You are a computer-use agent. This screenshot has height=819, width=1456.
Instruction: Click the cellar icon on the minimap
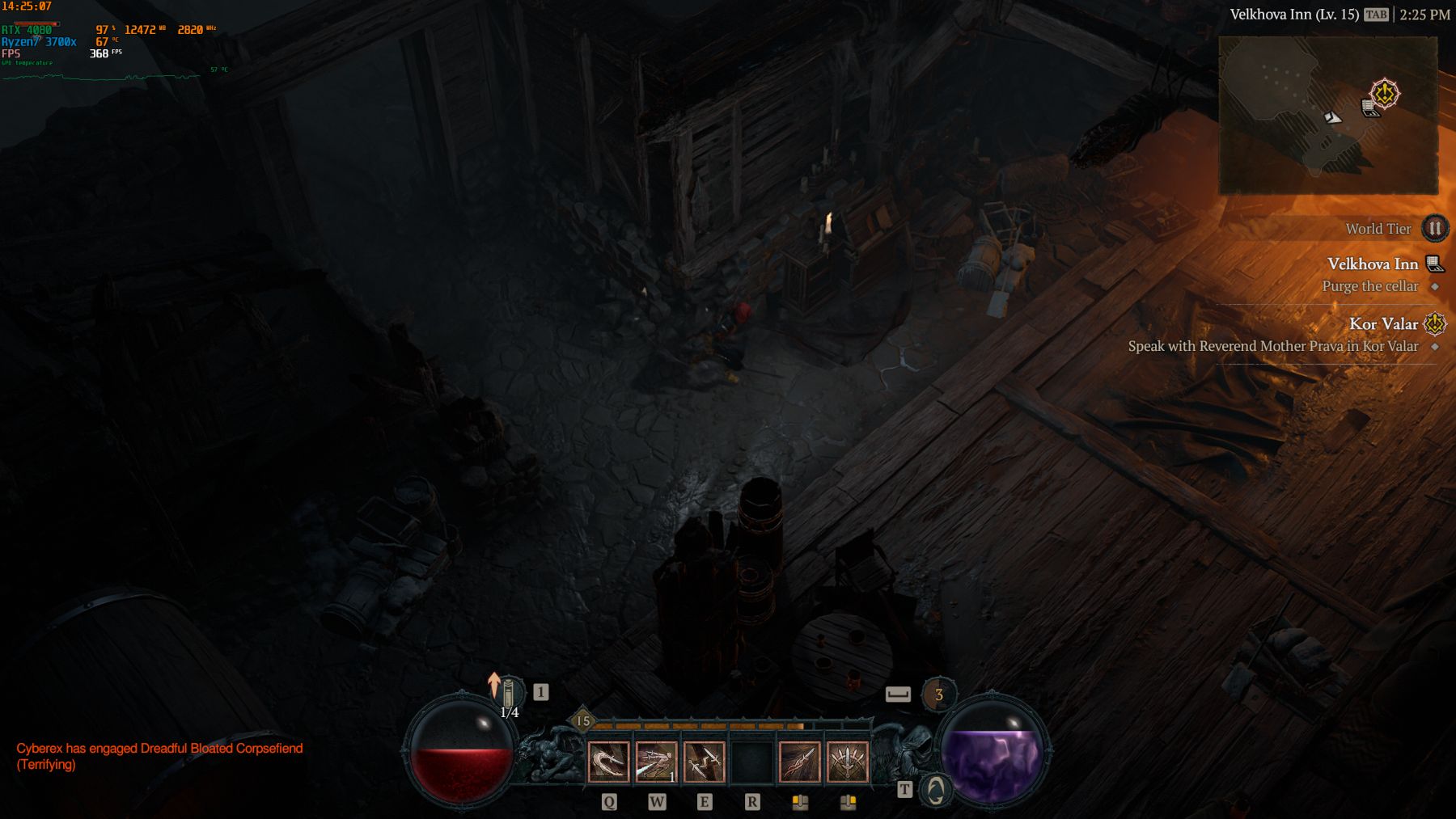pyautogui.click(x=1369, y=108)
